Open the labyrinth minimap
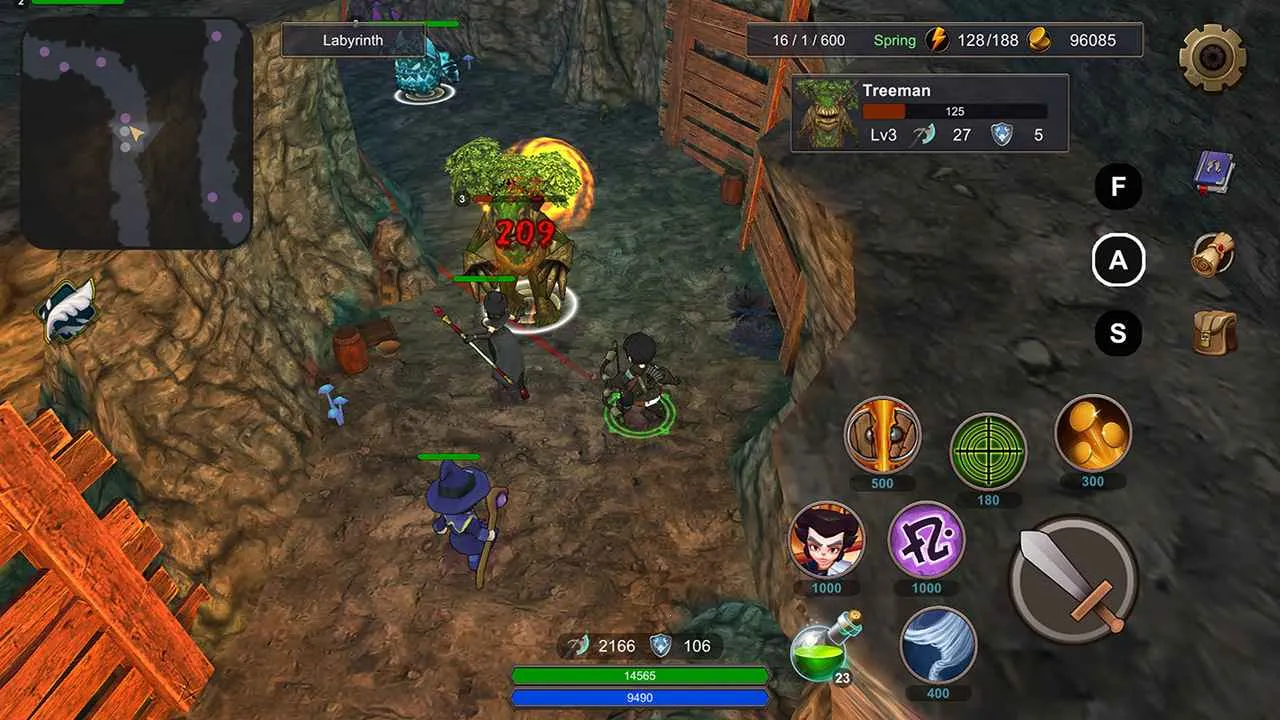This screenshot has height=720, width=1280. pos(136,133)
